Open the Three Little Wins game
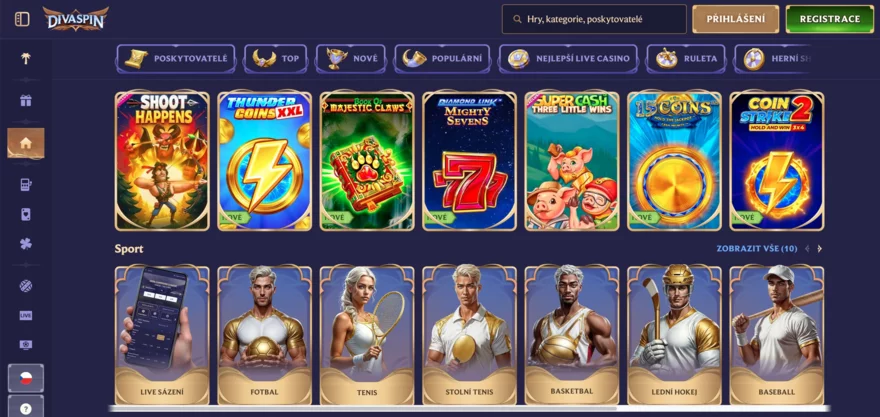 571,160
